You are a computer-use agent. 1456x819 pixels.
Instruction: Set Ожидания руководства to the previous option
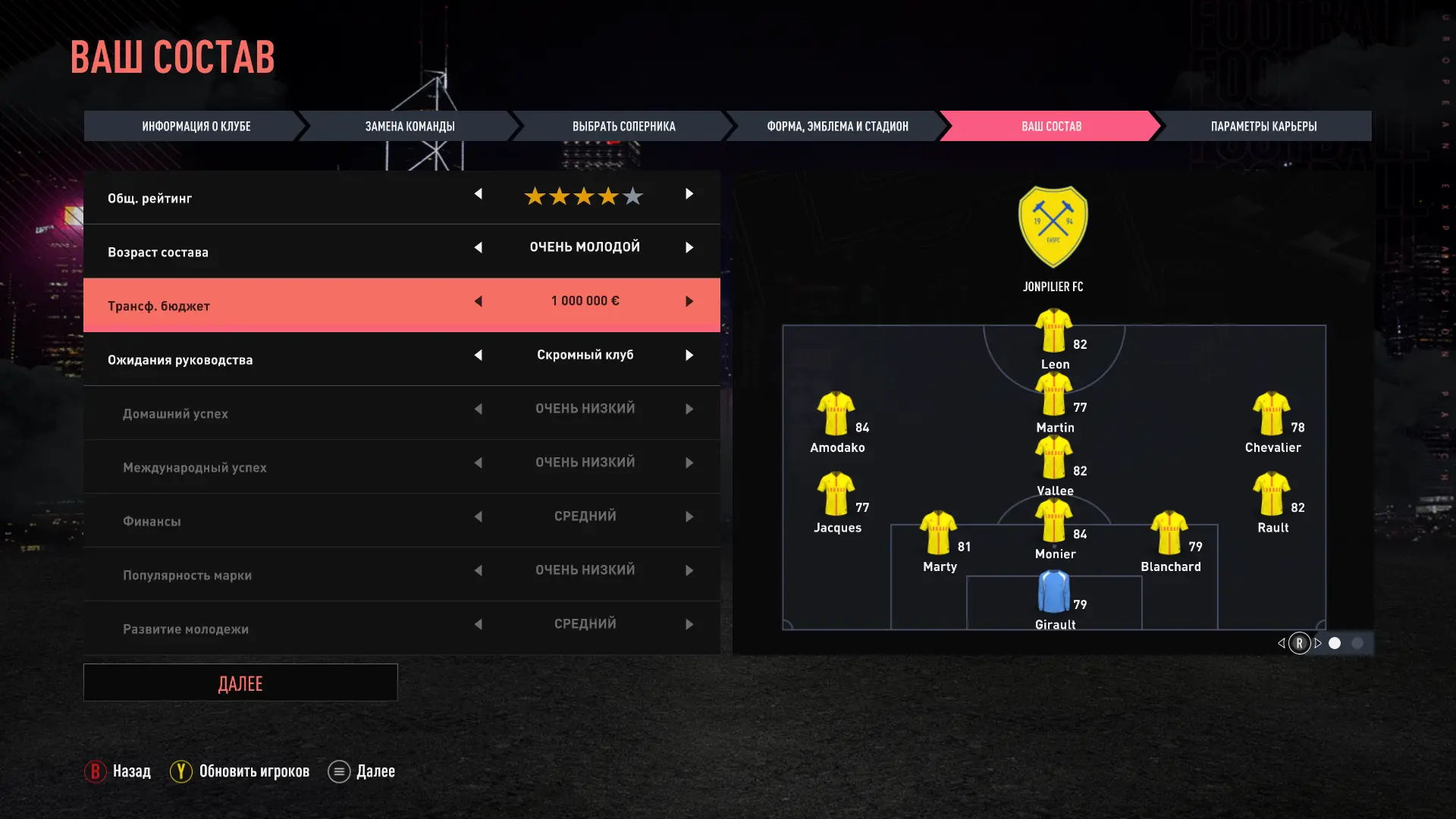[x=479, y=356]
